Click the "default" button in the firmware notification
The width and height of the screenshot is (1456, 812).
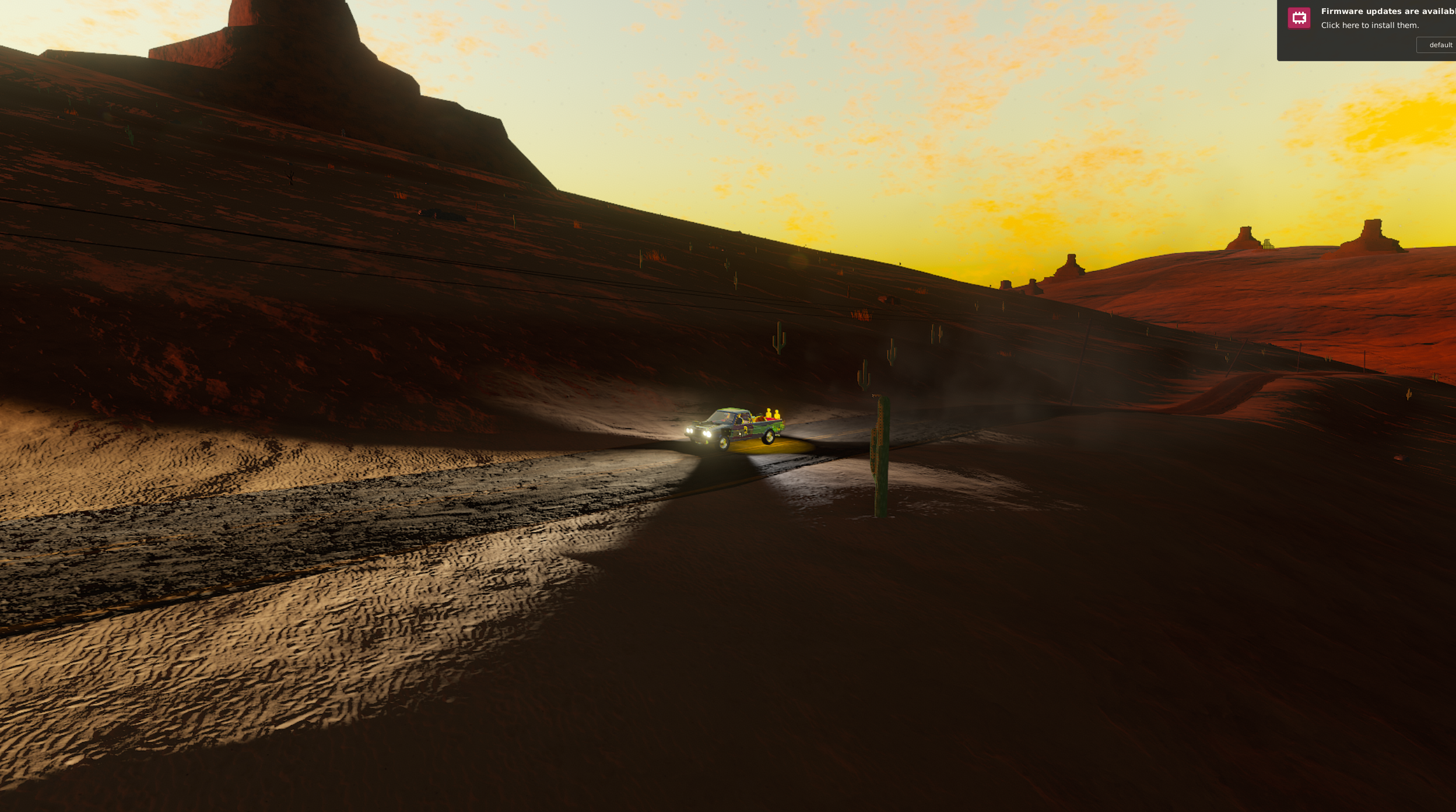[1439, 45]
